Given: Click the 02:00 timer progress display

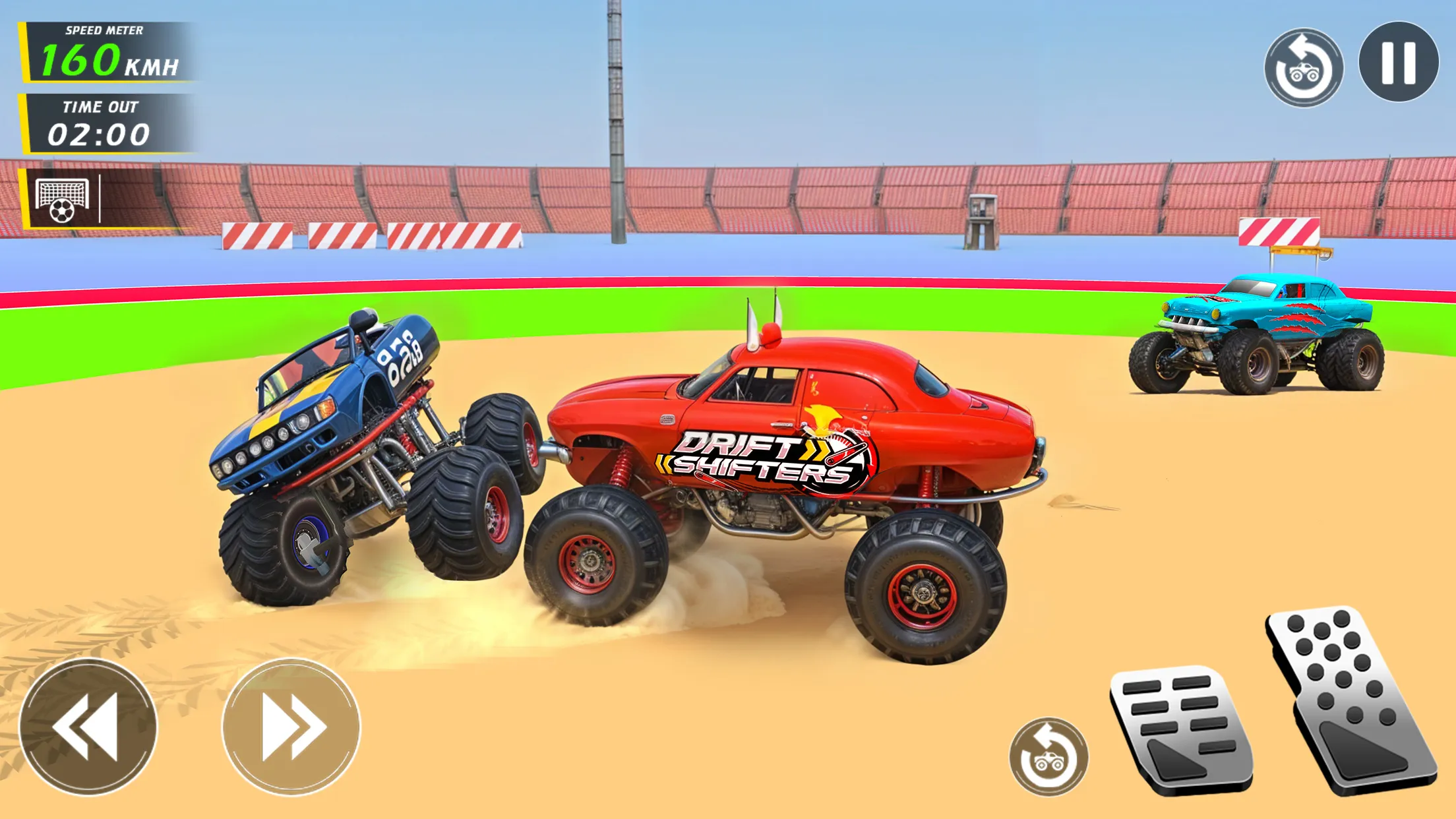Looking at the screenshot, I should tap(99, 135).
